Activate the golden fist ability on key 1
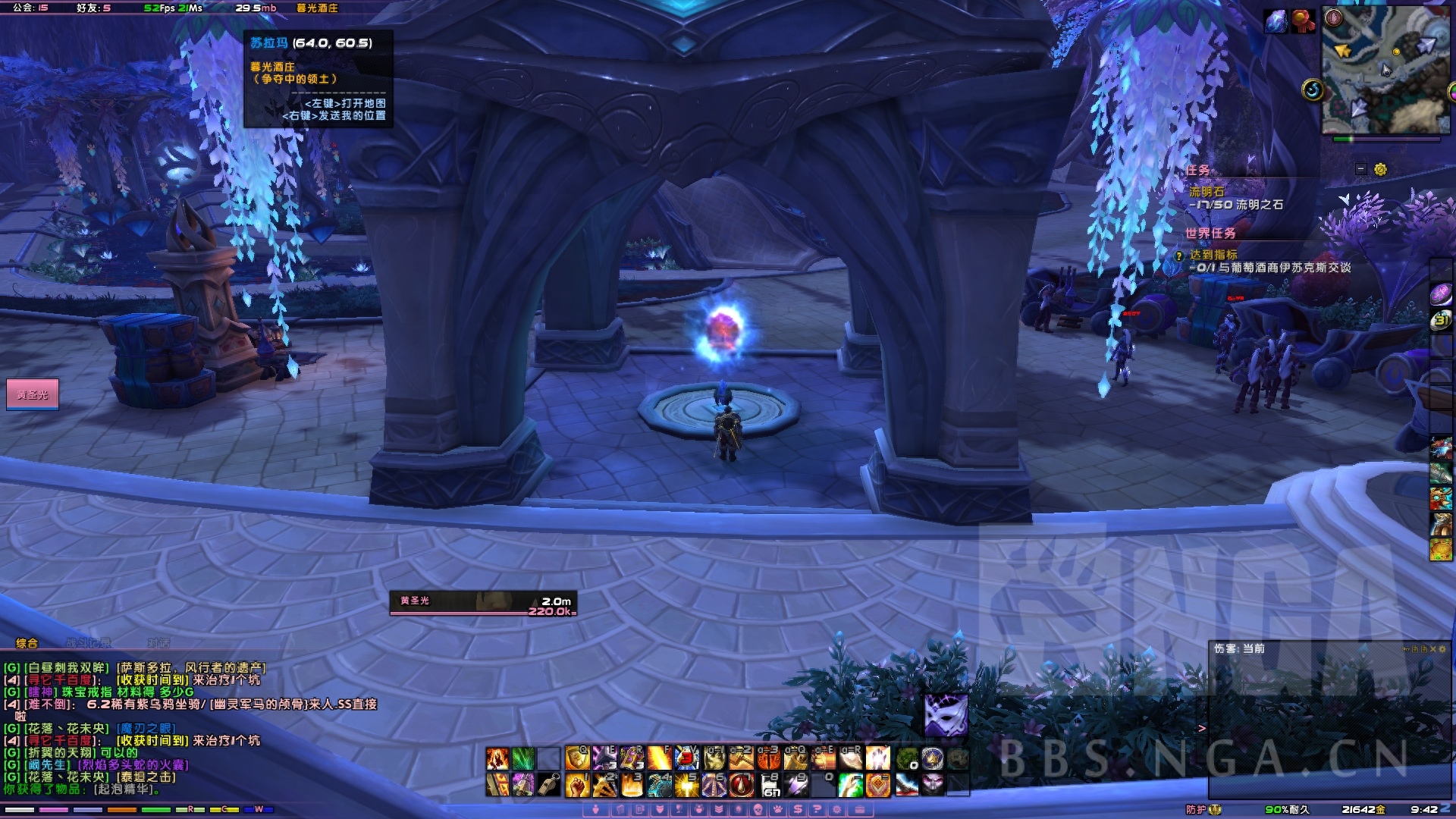This screenshot has width=1456, height=819. (x=577, y=785)
